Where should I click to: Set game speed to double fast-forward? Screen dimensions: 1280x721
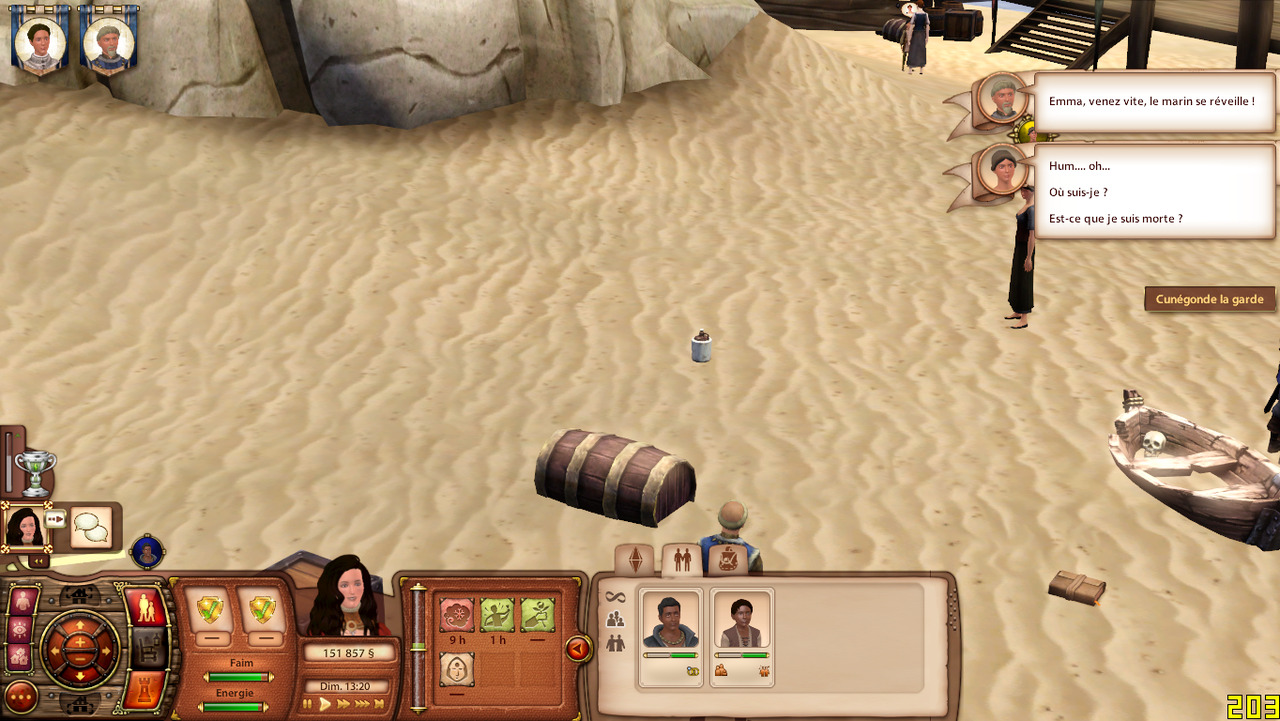pos(345,704)
